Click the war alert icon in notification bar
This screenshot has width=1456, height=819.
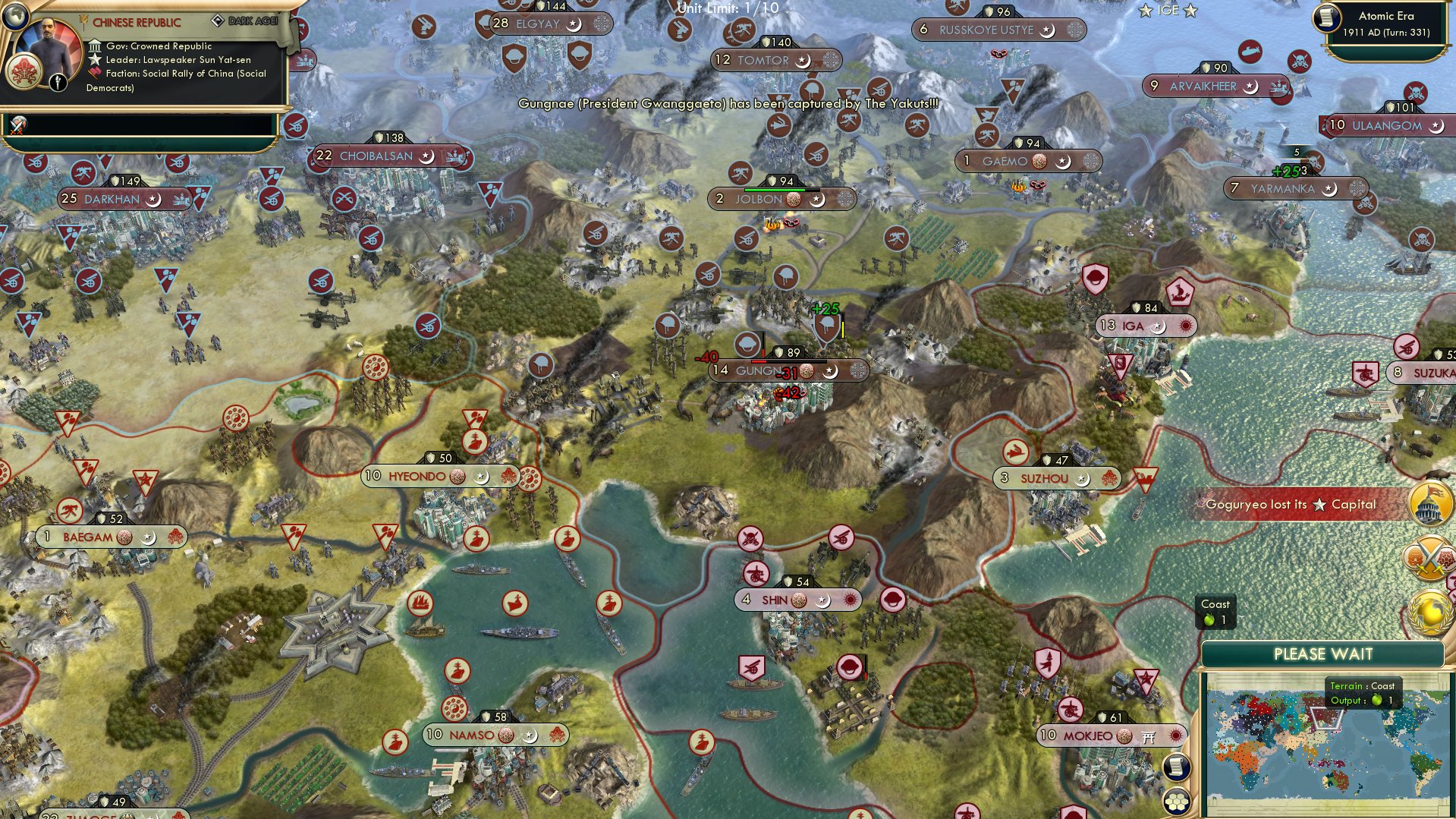pos(17,126)
